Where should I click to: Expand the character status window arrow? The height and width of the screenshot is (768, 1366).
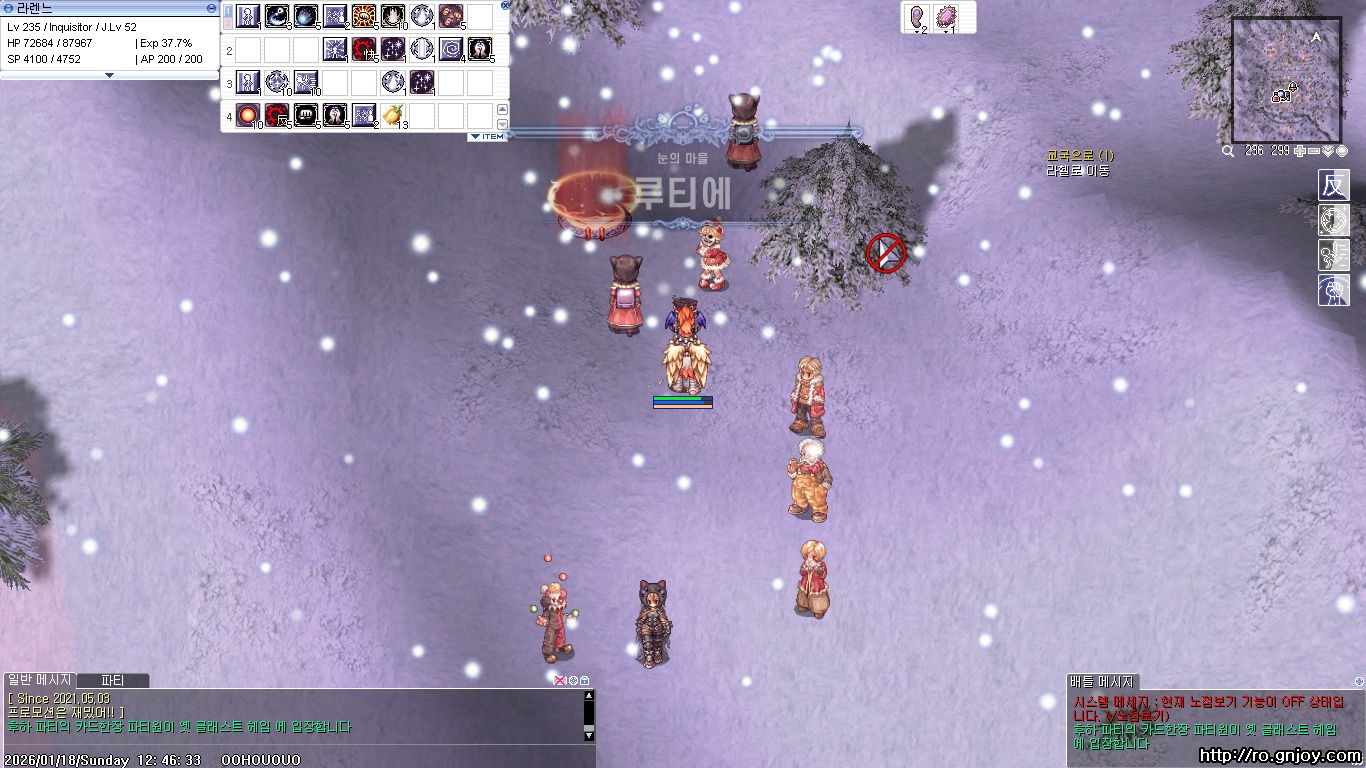point(110,75)
